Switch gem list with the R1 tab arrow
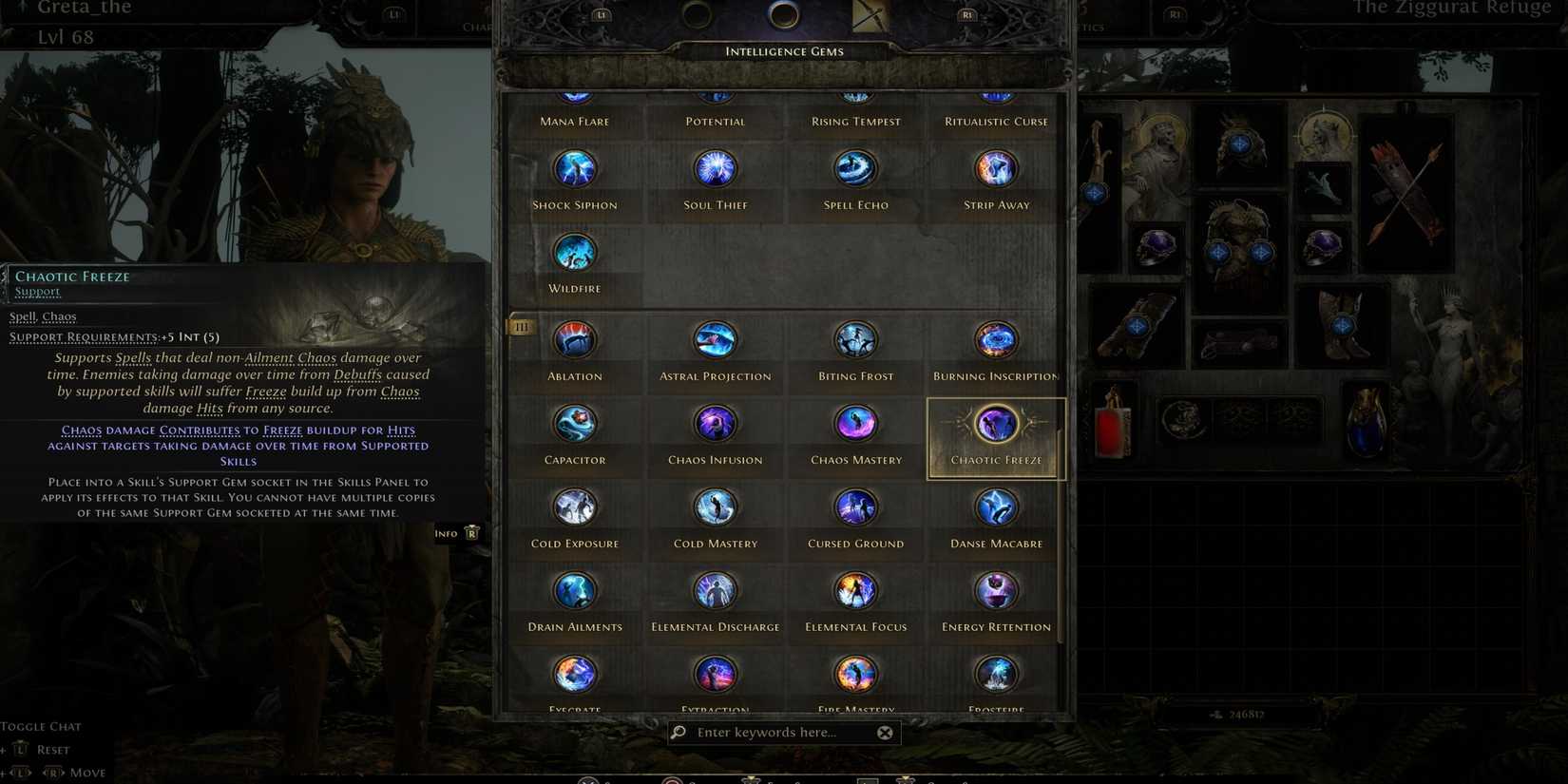This screenshot has width=1568, height=784. tap(966, 14)
